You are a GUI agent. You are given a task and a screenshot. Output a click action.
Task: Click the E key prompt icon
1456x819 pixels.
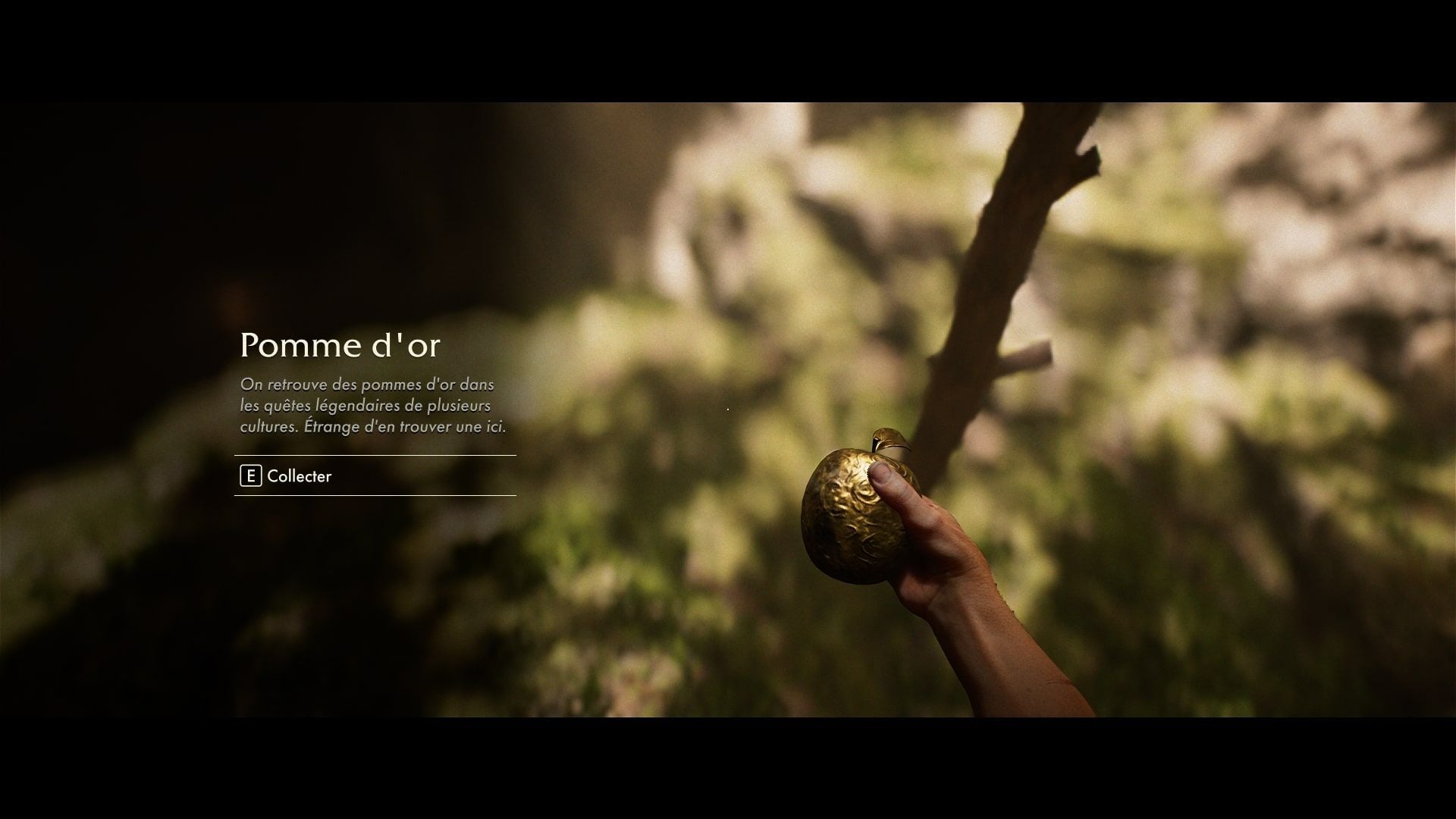click(250, 477)
